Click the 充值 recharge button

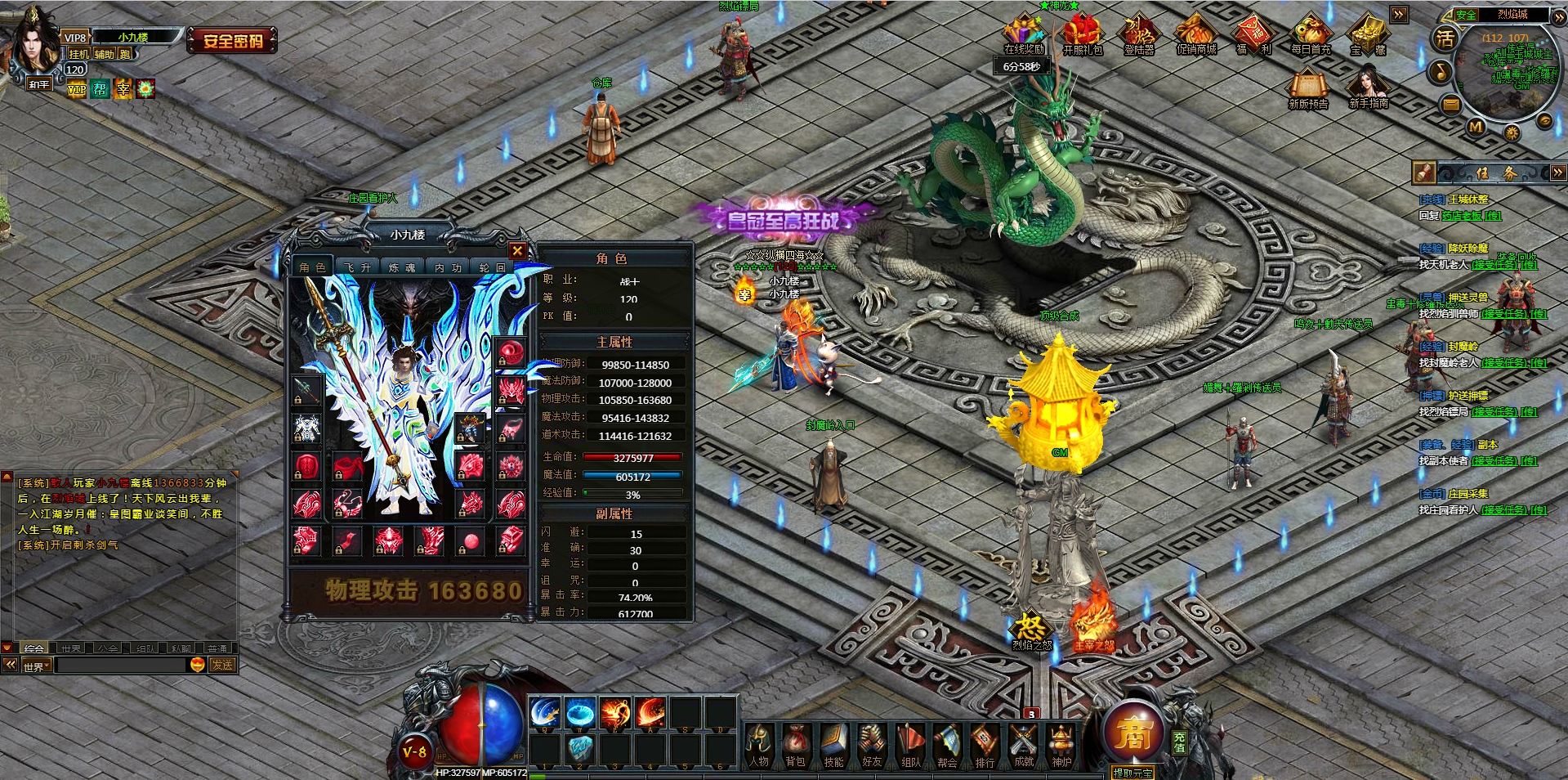[x=1179, y=742]
